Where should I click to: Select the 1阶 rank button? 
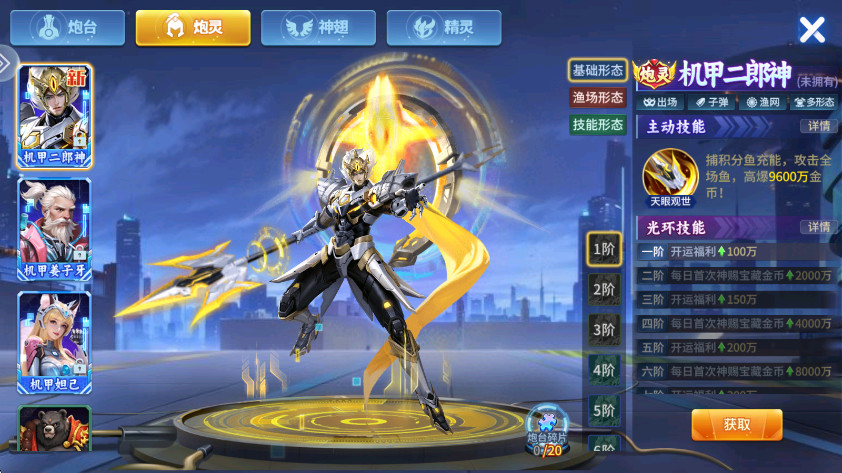pos(603,249)
